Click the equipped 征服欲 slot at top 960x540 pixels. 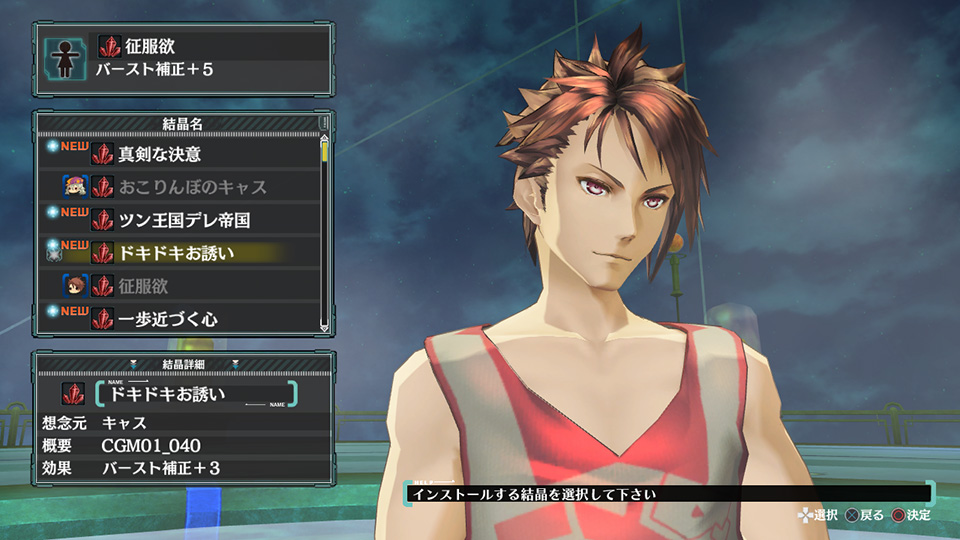point(212,58)
